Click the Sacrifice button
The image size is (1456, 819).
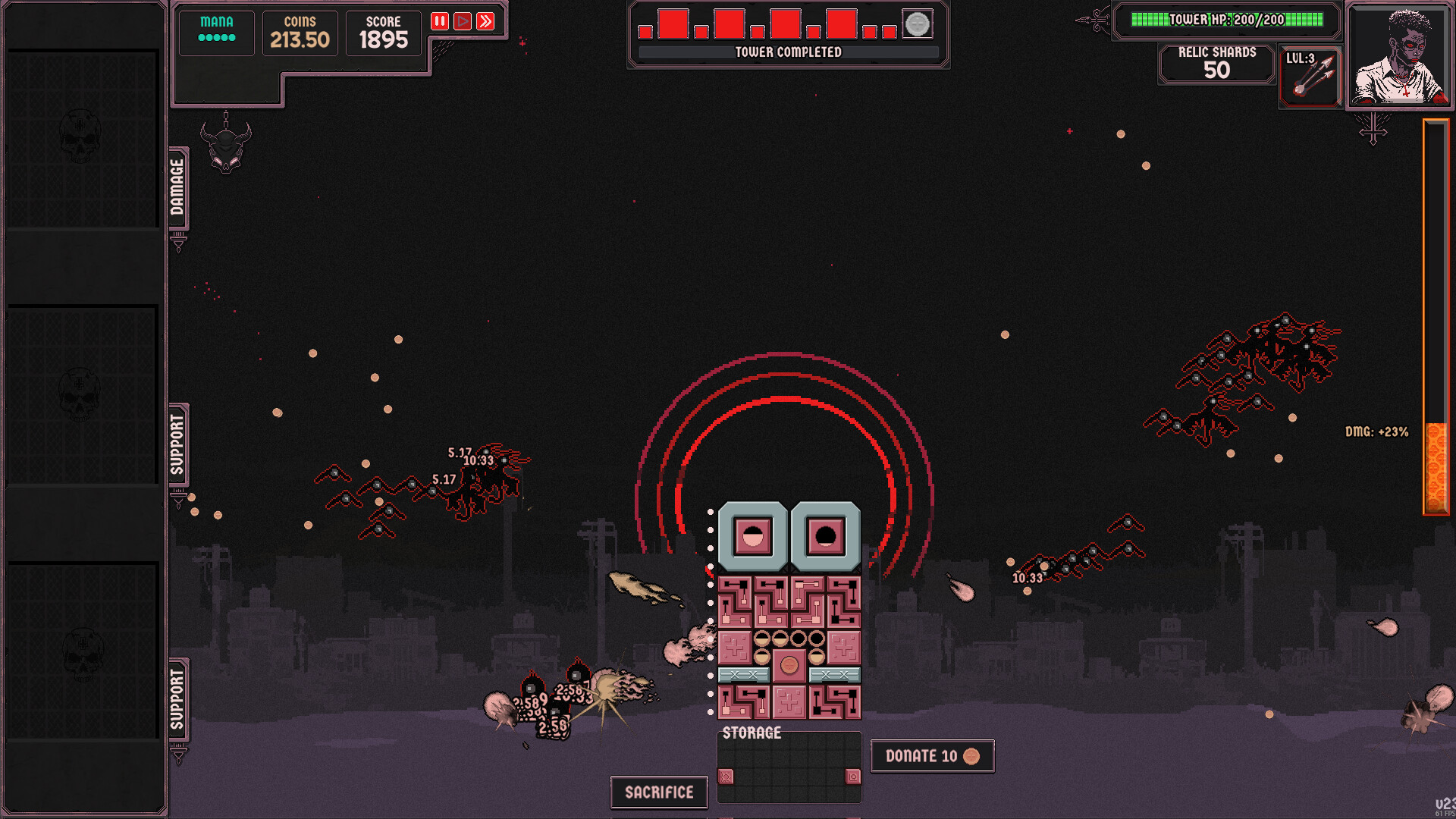pyautogui.click(x=659, y=792)
